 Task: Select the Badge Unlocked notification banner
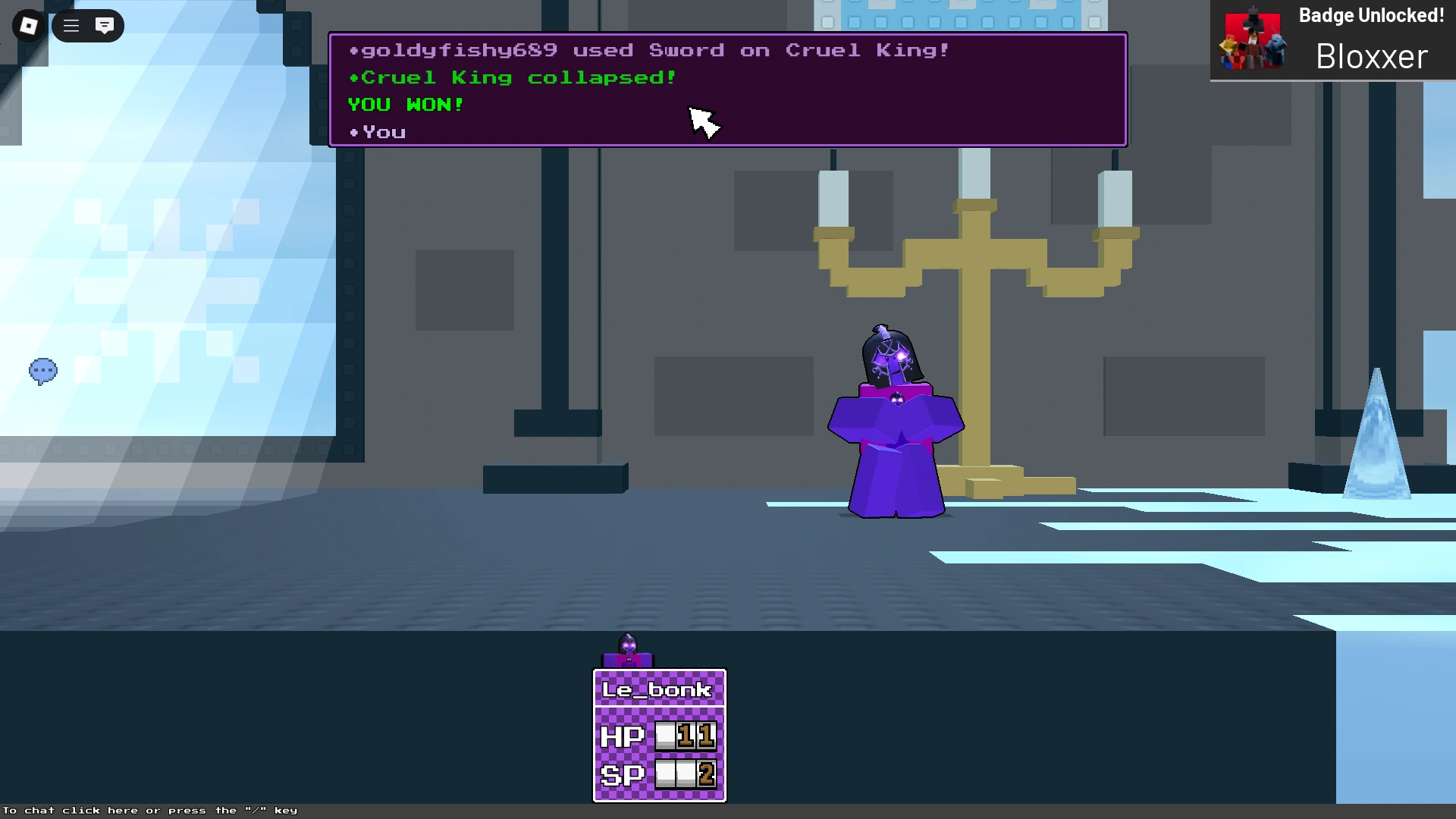coord(1332,39)
